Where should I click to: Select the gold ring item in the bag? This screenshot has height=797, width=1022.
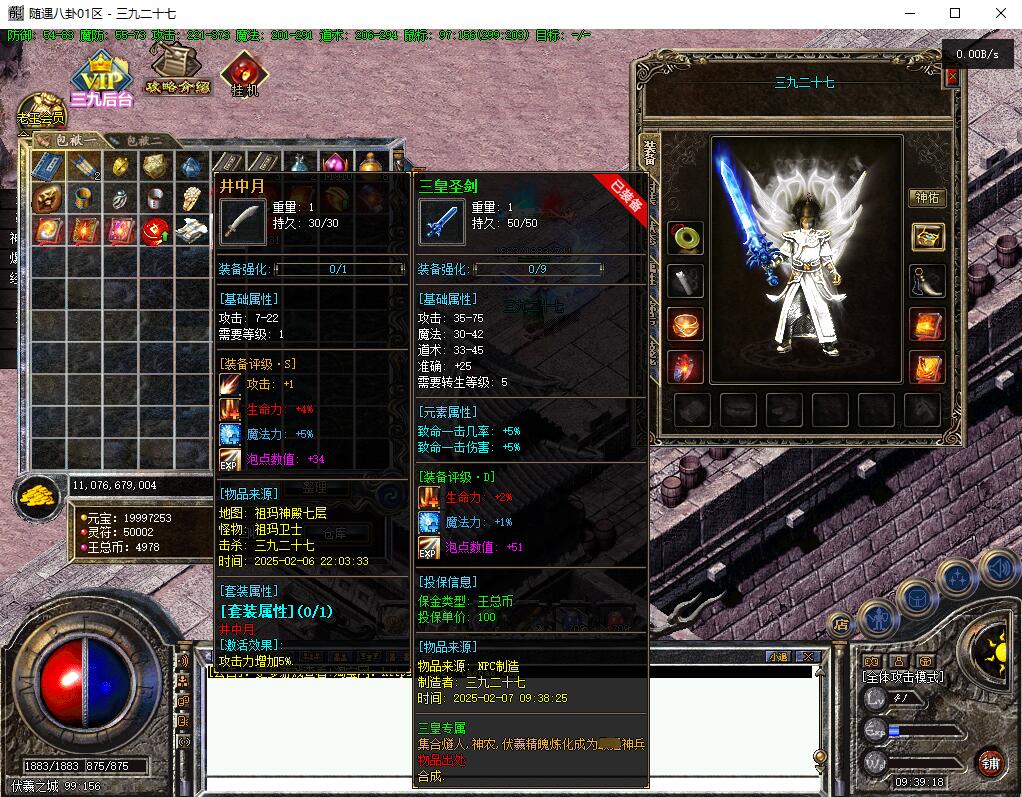[x=120, y=166]
